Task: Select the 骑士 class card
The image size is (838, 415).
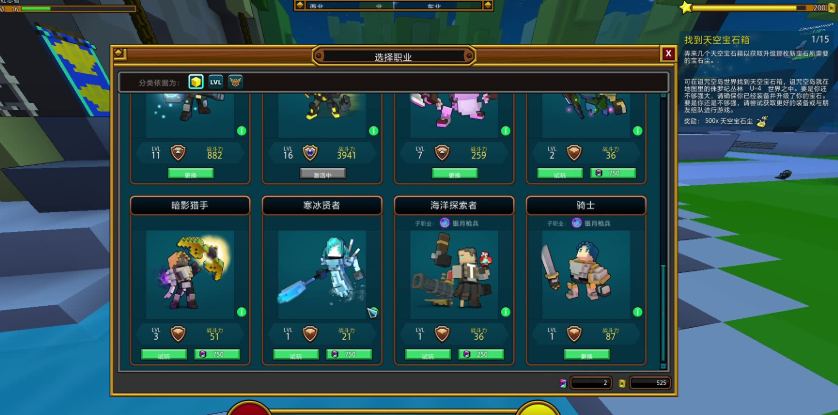Action: tap(586, 270)
